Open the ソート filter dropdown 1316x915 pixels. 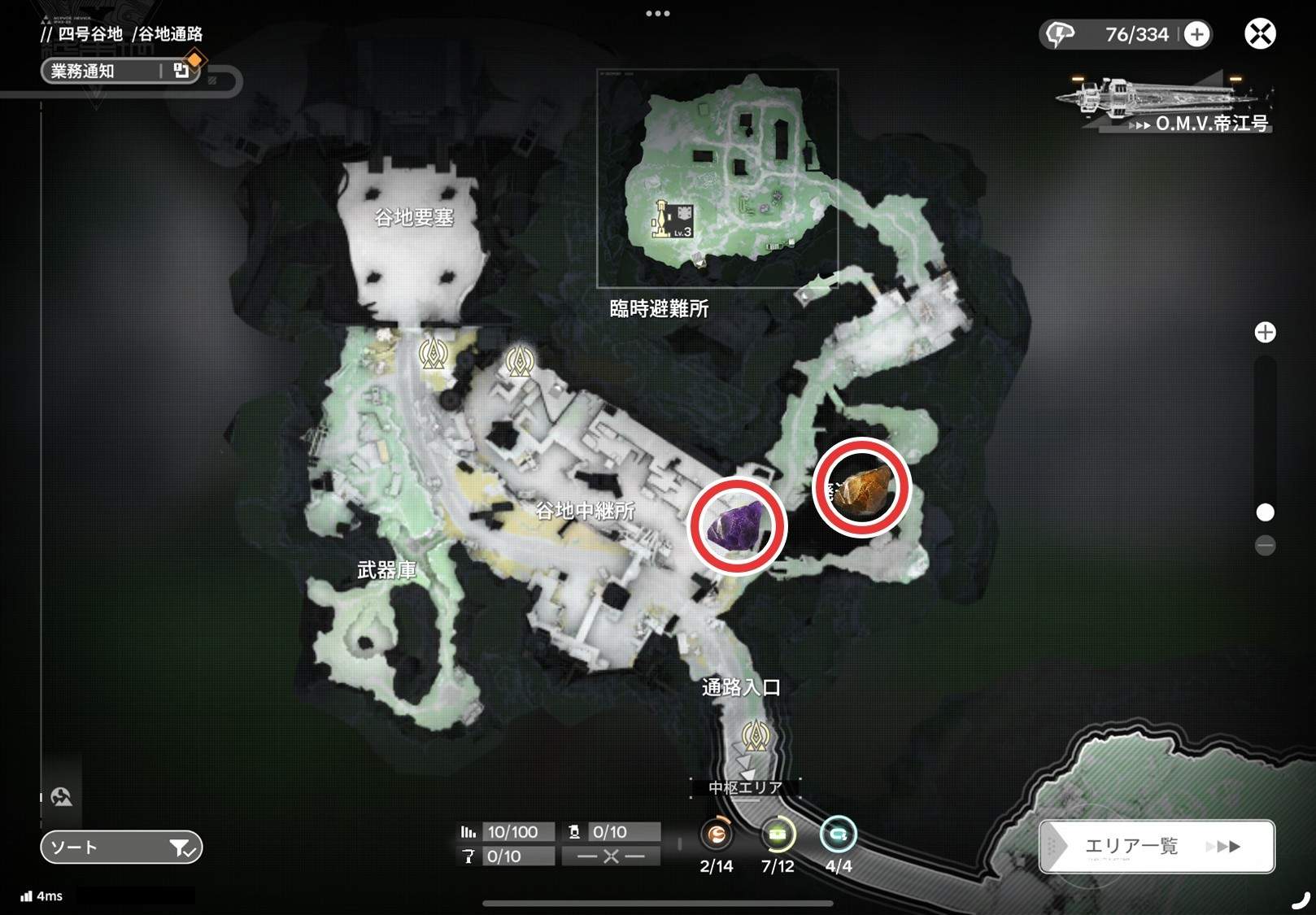121,847
